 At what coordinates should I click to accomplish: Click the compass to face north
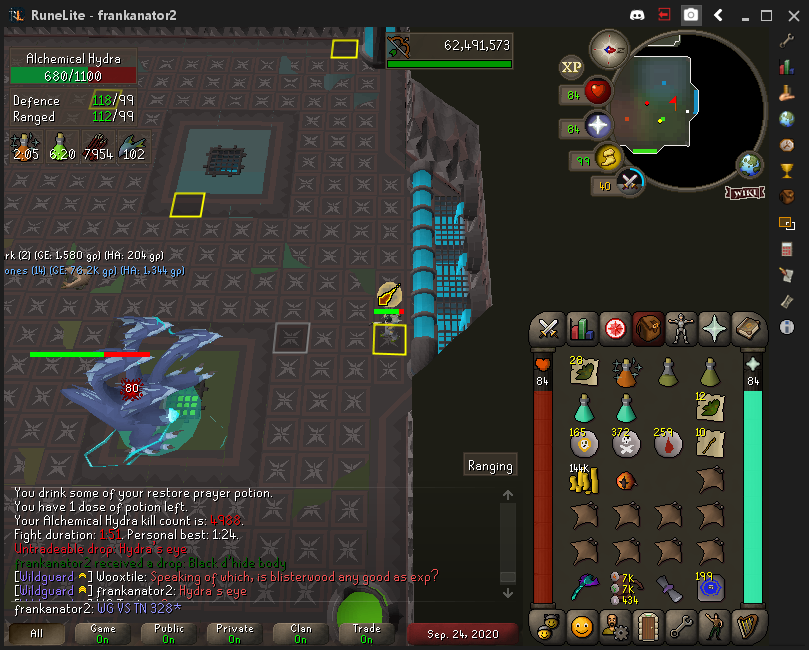coord(608,49)
